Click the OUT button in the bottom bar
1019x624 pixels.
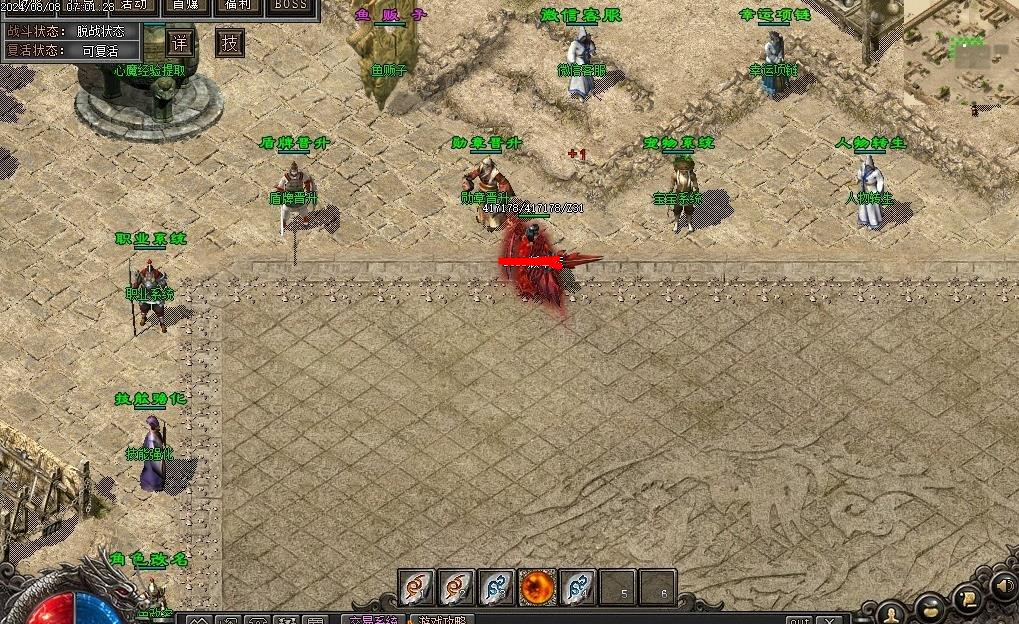799,620
